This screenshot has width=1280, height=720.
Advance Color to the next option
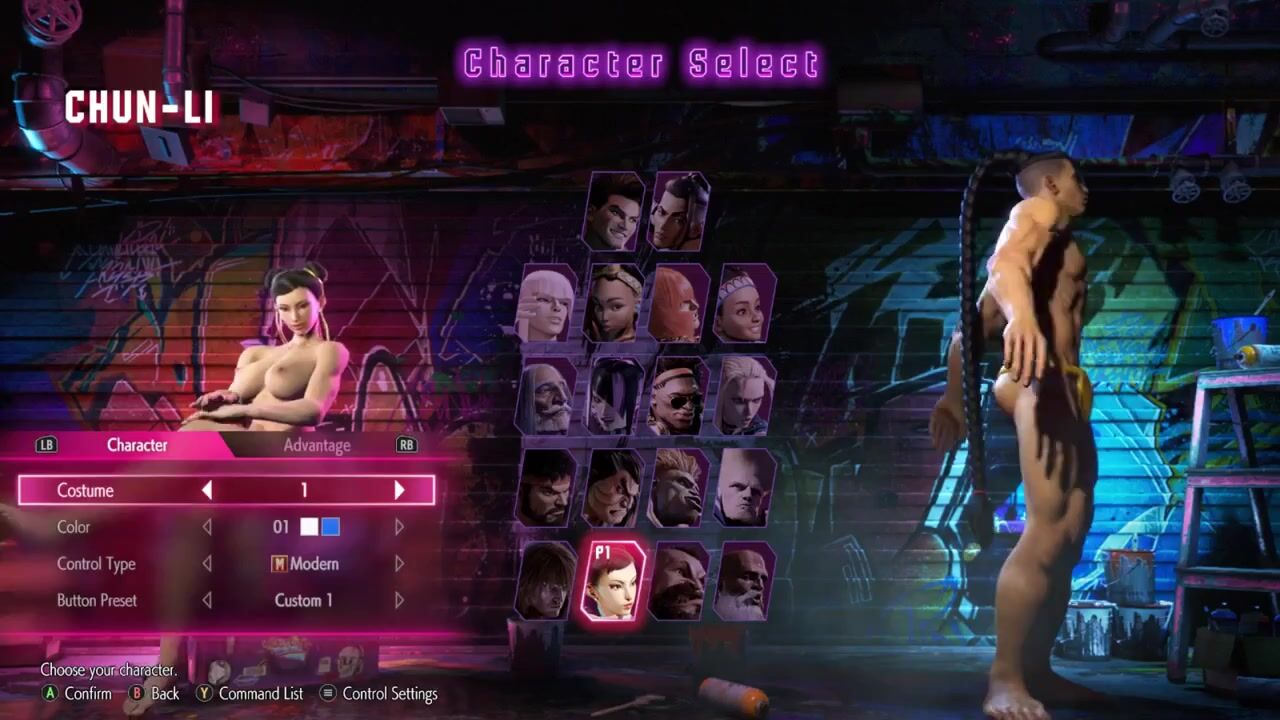pos(399,527)
